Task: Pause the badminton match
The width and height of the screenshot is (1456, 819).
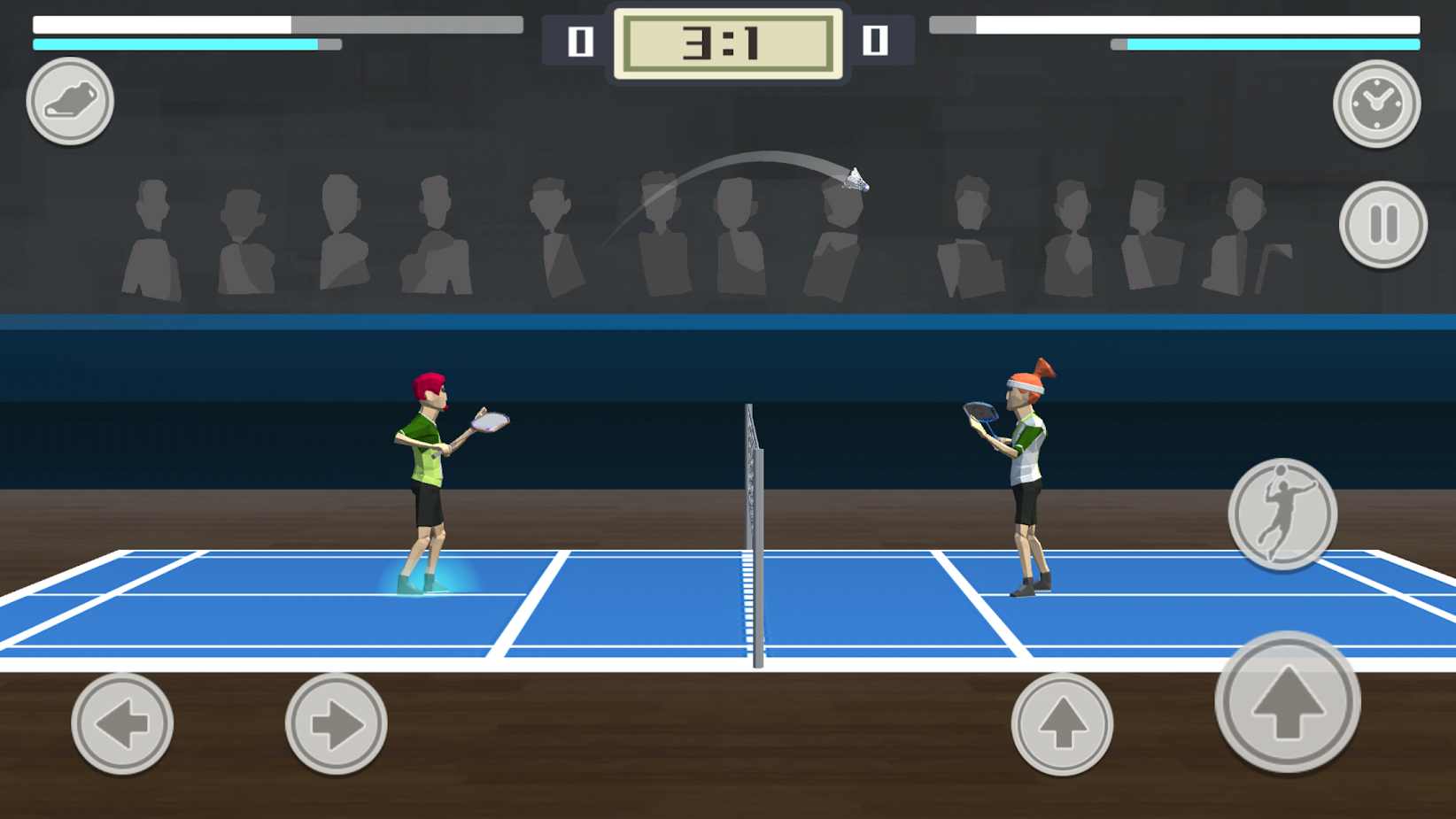Action: pyautogui.click(x=1382, y=224)
